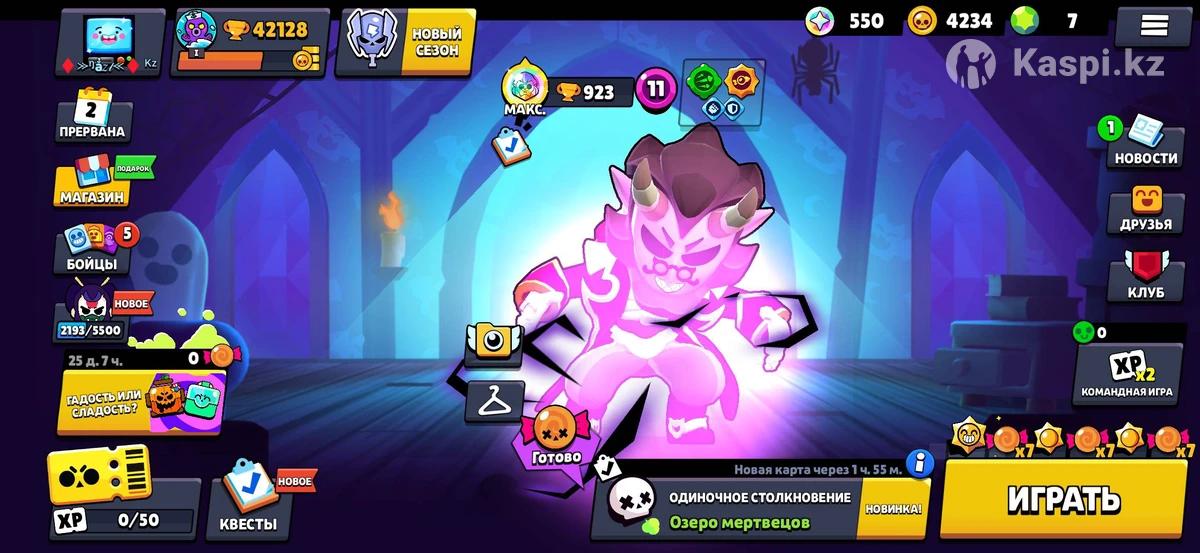Open skin selection with the hanger icon
This screenshot has width=1200, height=553.
coord(494,401)
